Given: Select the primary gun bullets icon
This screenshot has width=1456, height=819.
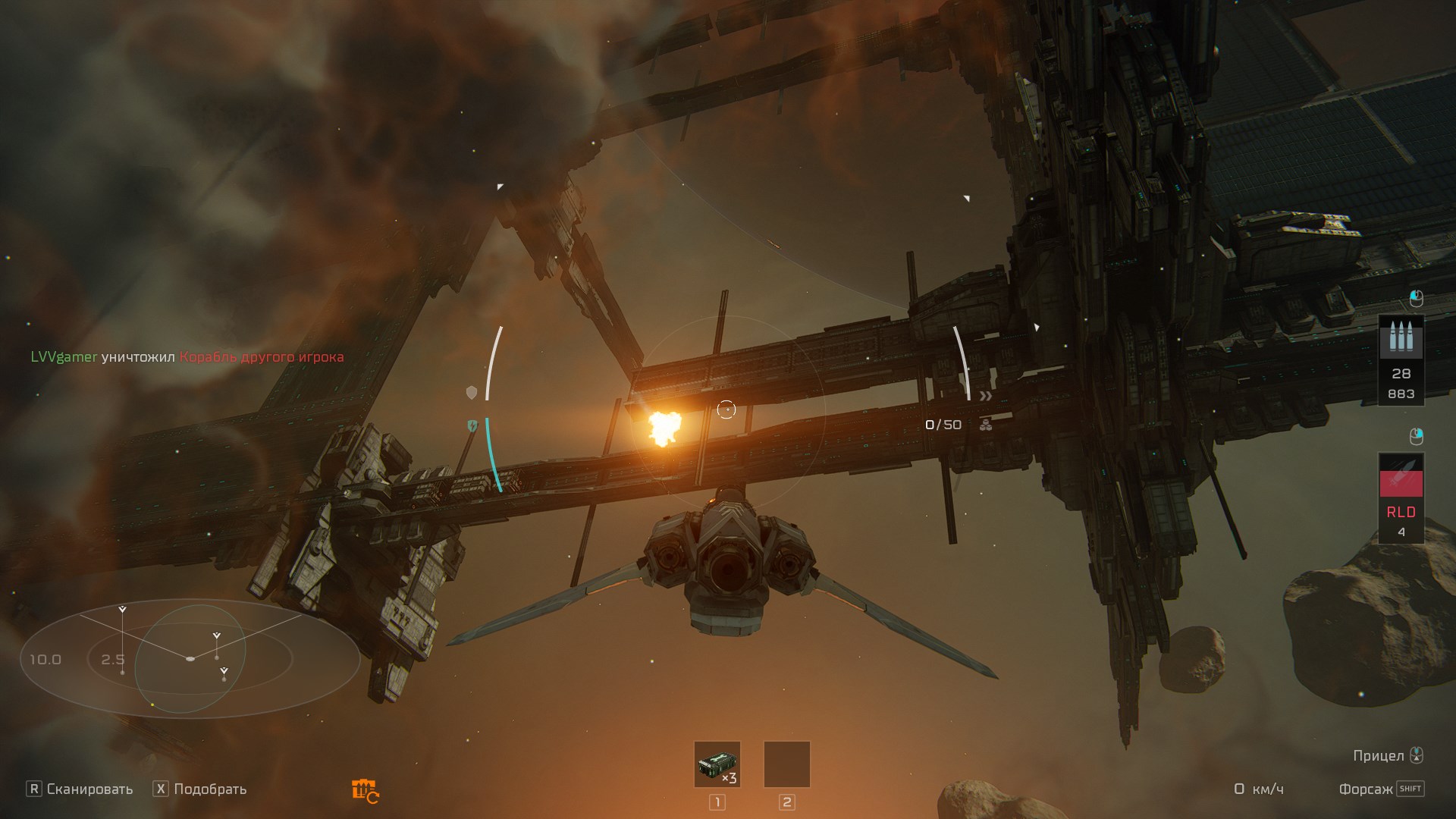Looking at the screenshot, I should coord(1401,337).
